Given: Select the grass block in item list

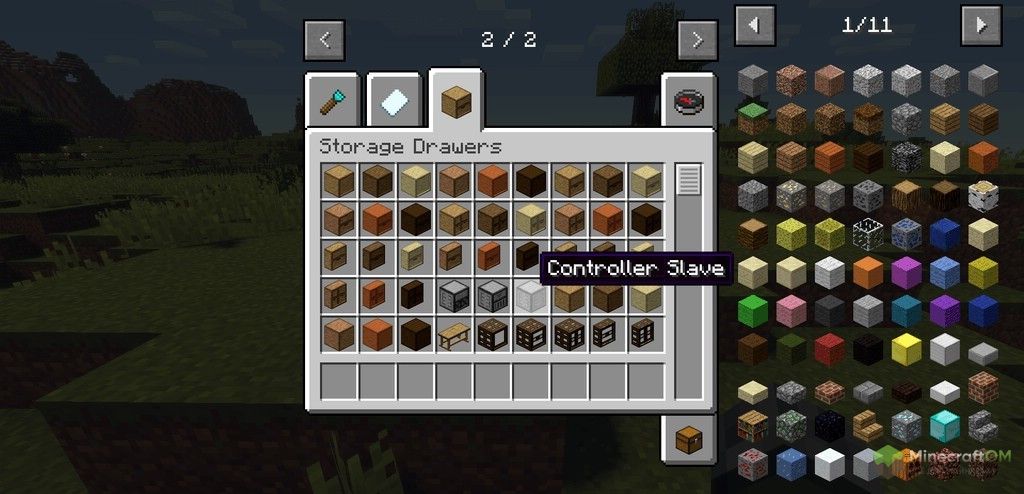Looking at the screenshot, I should point(753,118).
